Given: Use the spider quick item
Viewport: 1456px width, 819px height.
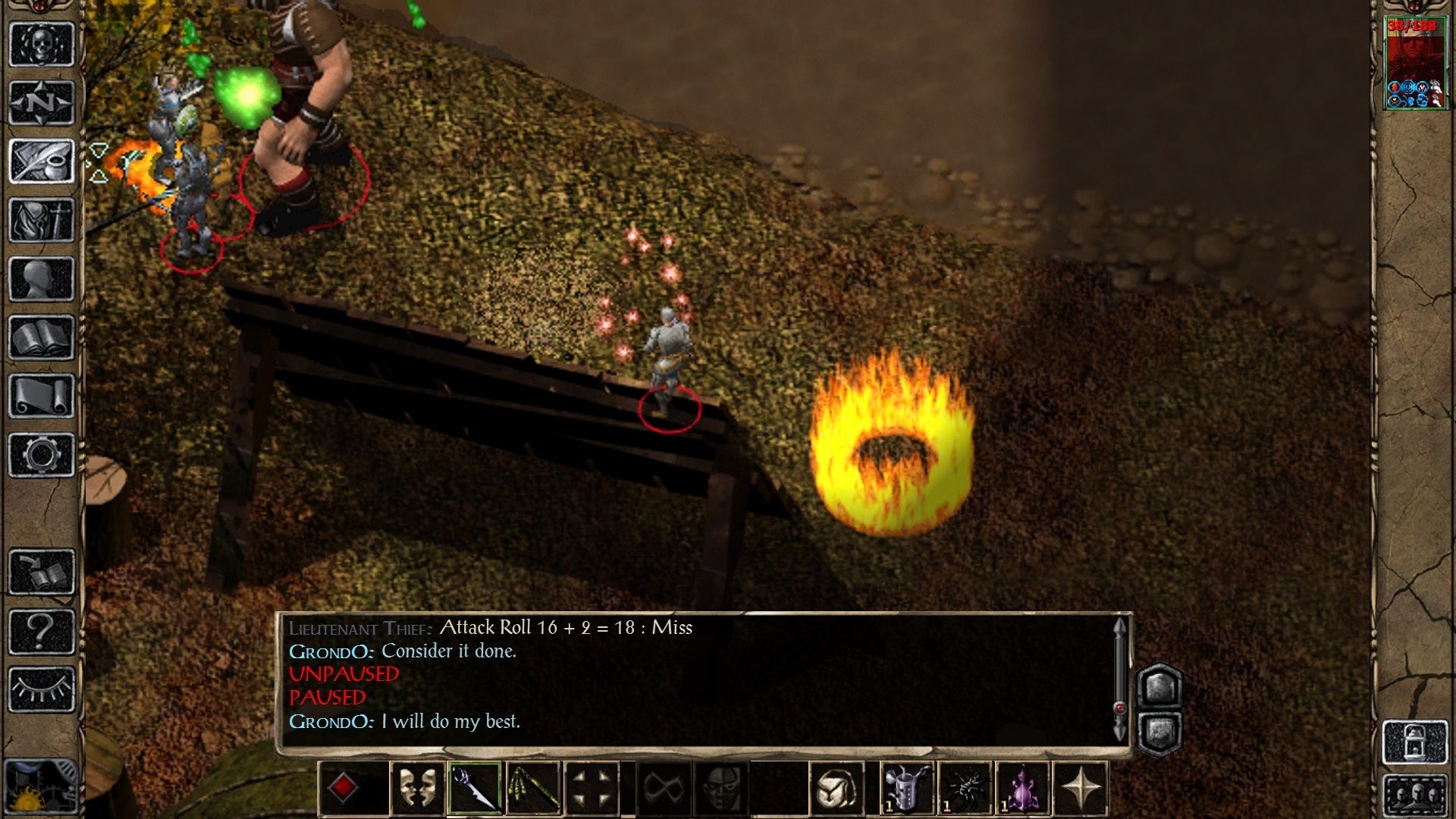Looking at the screenshot, I should point(965,789).
